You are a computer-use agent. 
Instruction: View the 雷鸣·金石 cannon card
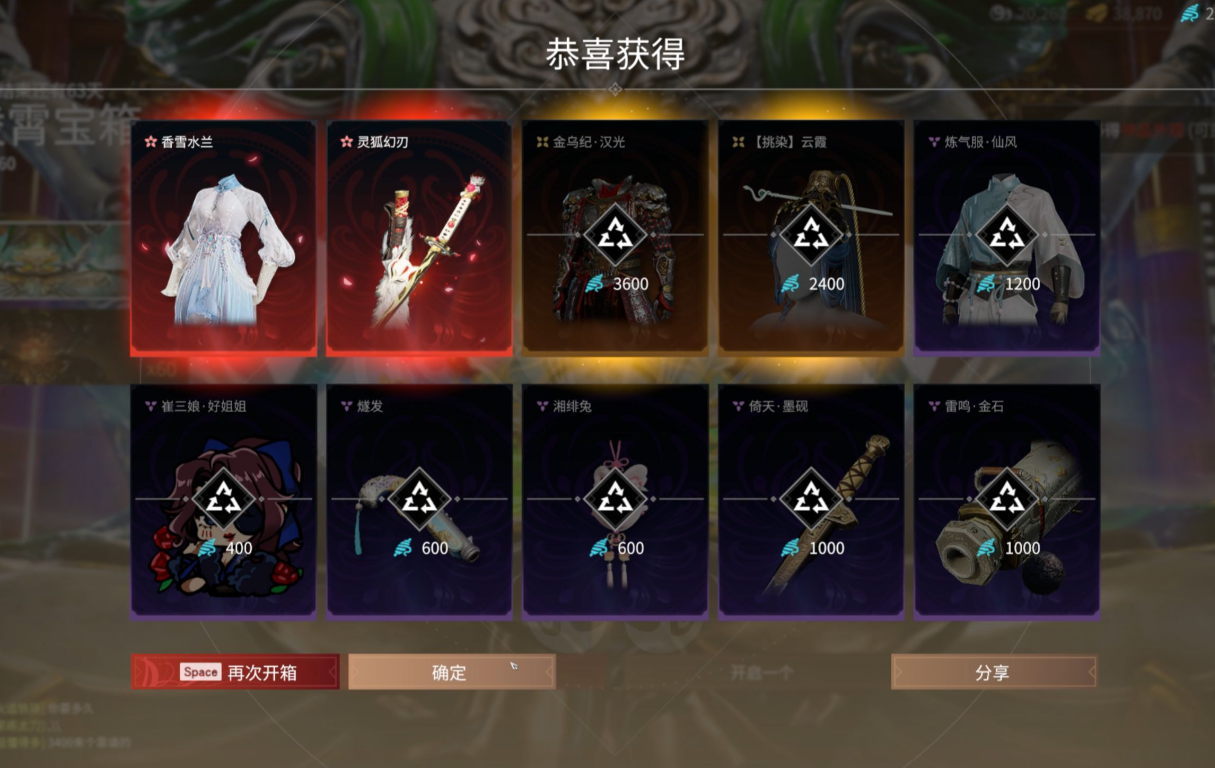1007,502
